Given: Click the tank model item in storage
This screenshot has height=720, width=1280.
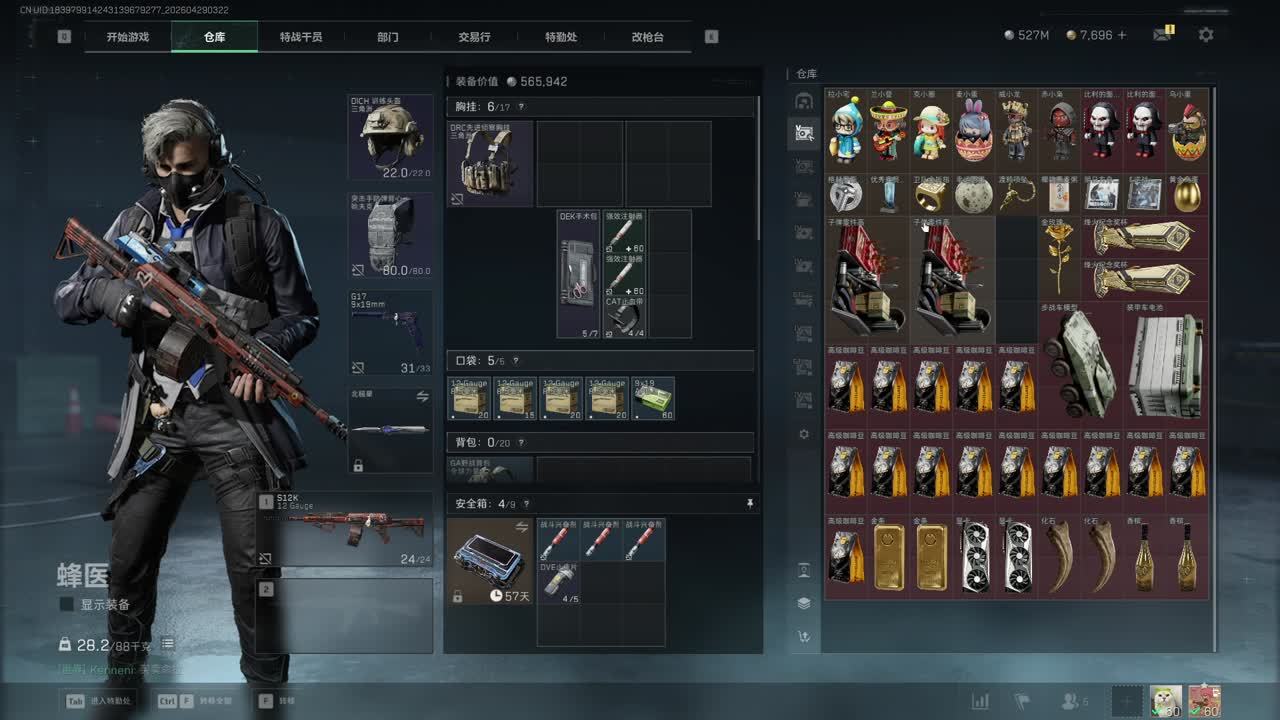Looking at the screenshot, I should pyautogui.click(x=1080, y=362).
